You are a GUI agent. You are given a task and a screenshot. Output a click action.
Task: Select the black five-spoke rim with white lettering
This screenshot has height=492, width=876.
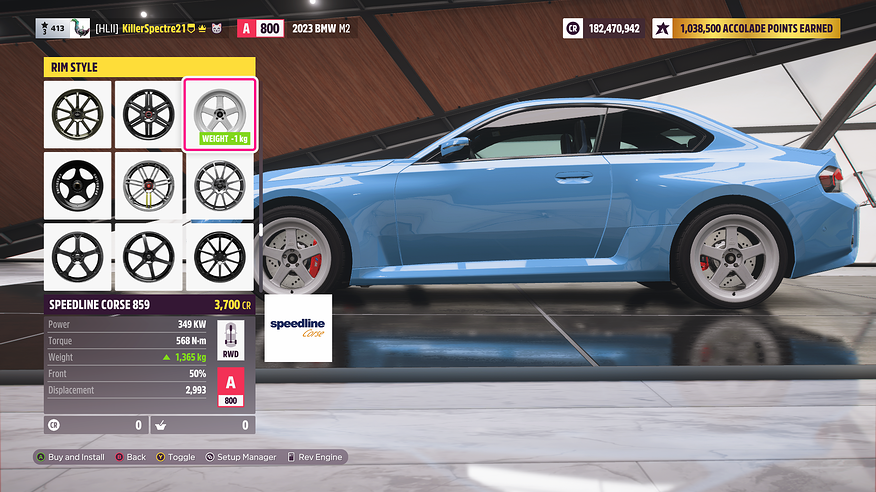[x=77, y=185]
